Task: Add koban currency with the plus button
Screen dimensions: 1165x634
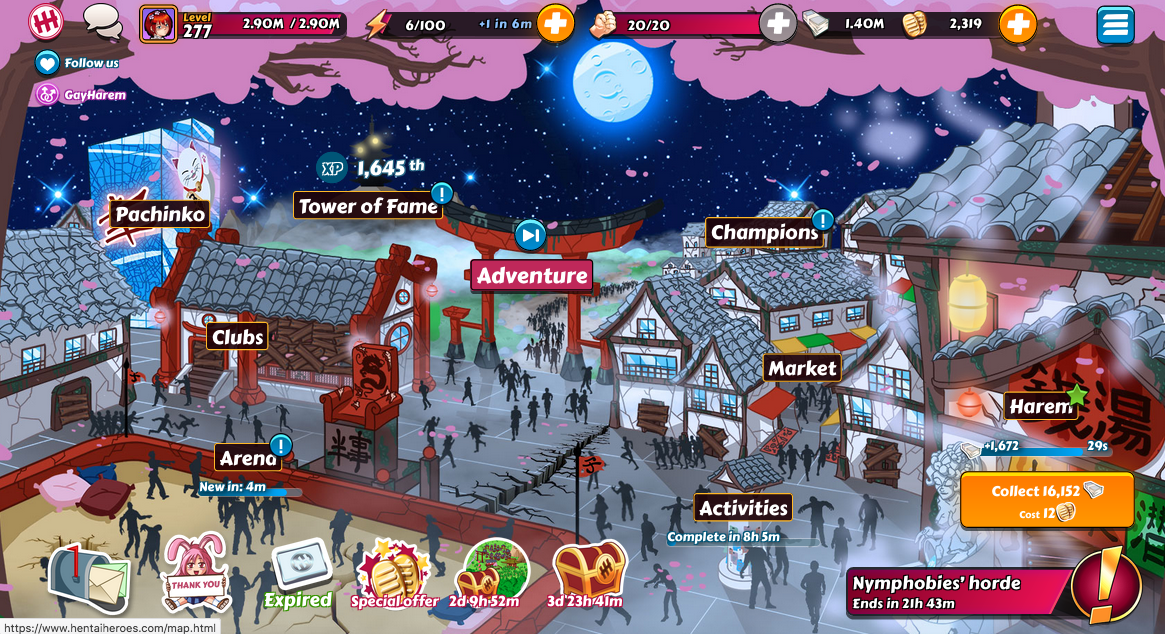Action: tap(1017, 24)
